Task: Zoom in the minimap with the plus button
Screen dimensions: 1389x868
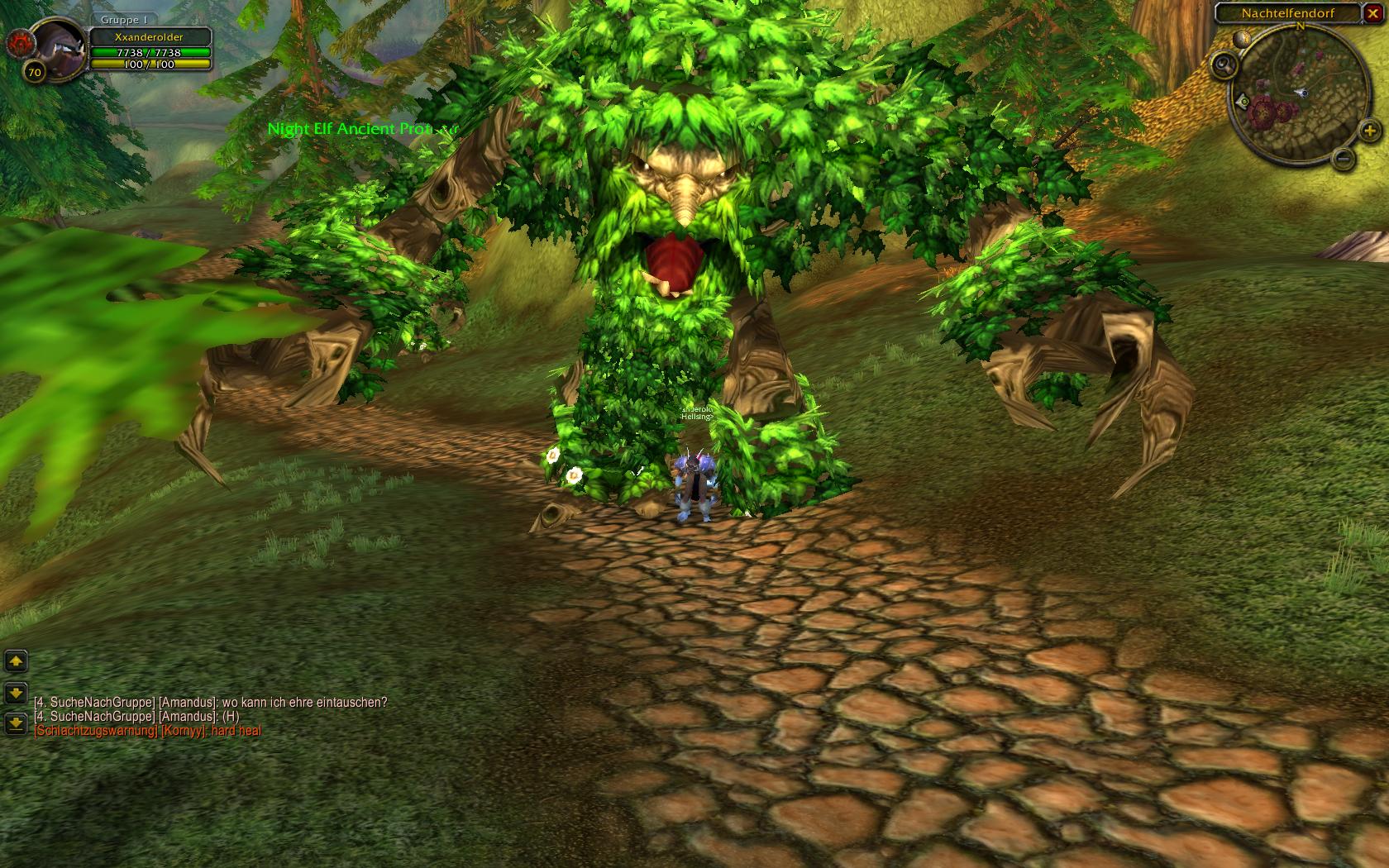Action: tap(1369, 130)
